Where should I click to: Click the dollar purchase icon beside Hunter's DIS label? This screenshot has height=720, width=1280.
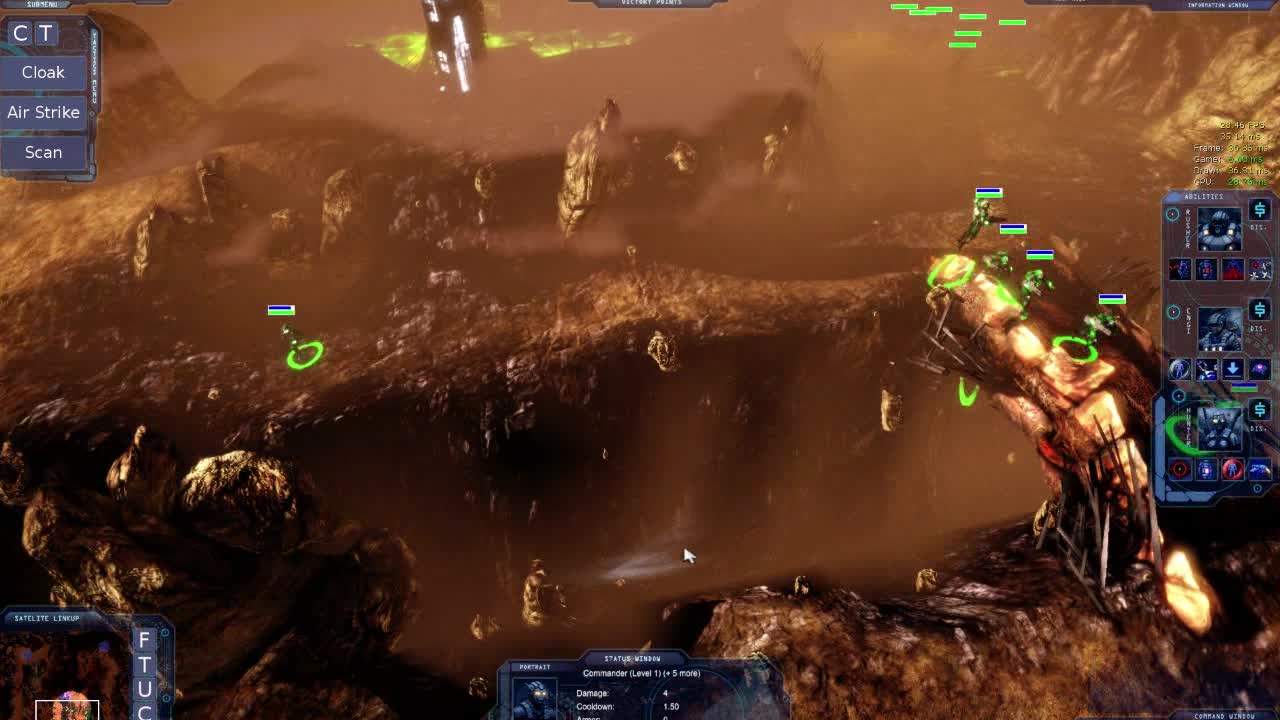tap(1261, 410)
